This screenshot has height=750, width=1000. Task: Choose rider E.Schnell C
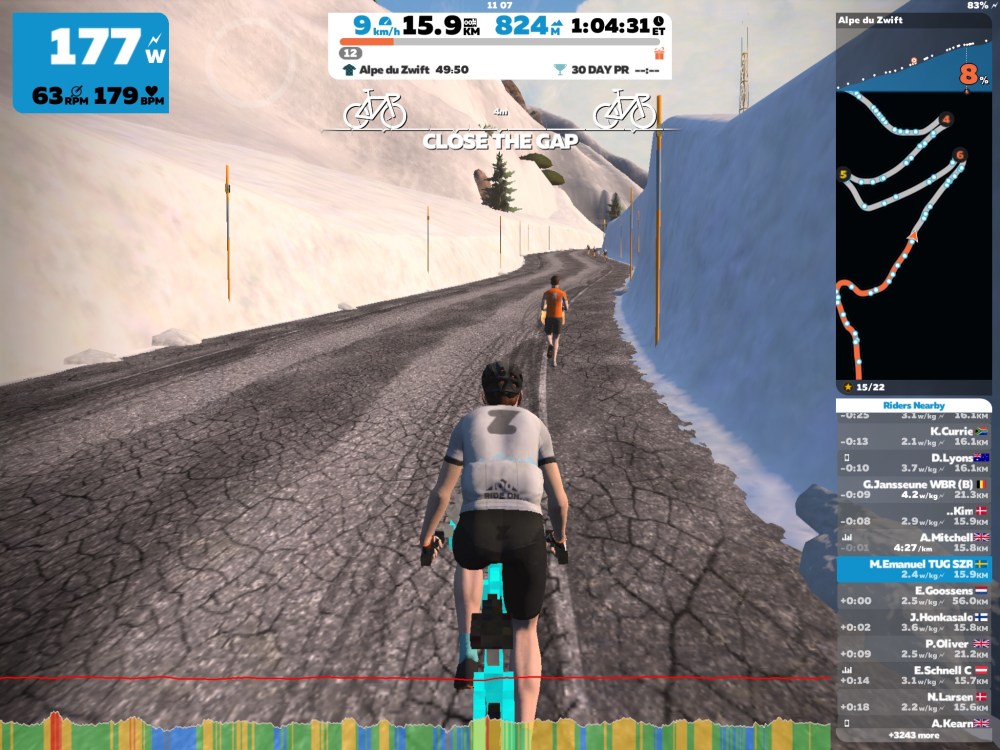[913, 675]
